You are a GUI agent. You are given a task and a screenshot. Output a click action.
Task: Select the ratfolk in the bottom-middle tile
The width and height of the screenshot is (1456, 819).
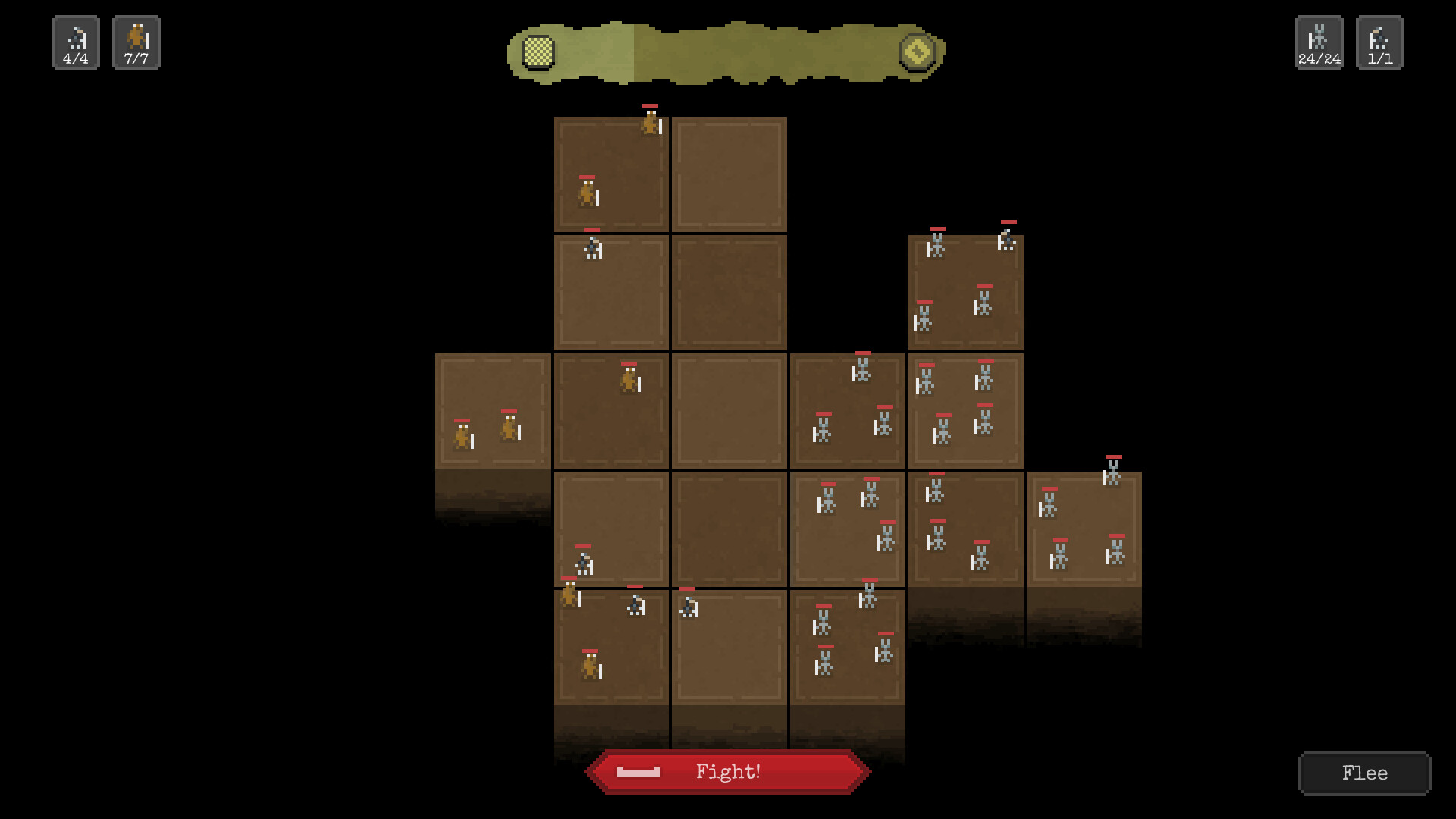tap(689, 607)
